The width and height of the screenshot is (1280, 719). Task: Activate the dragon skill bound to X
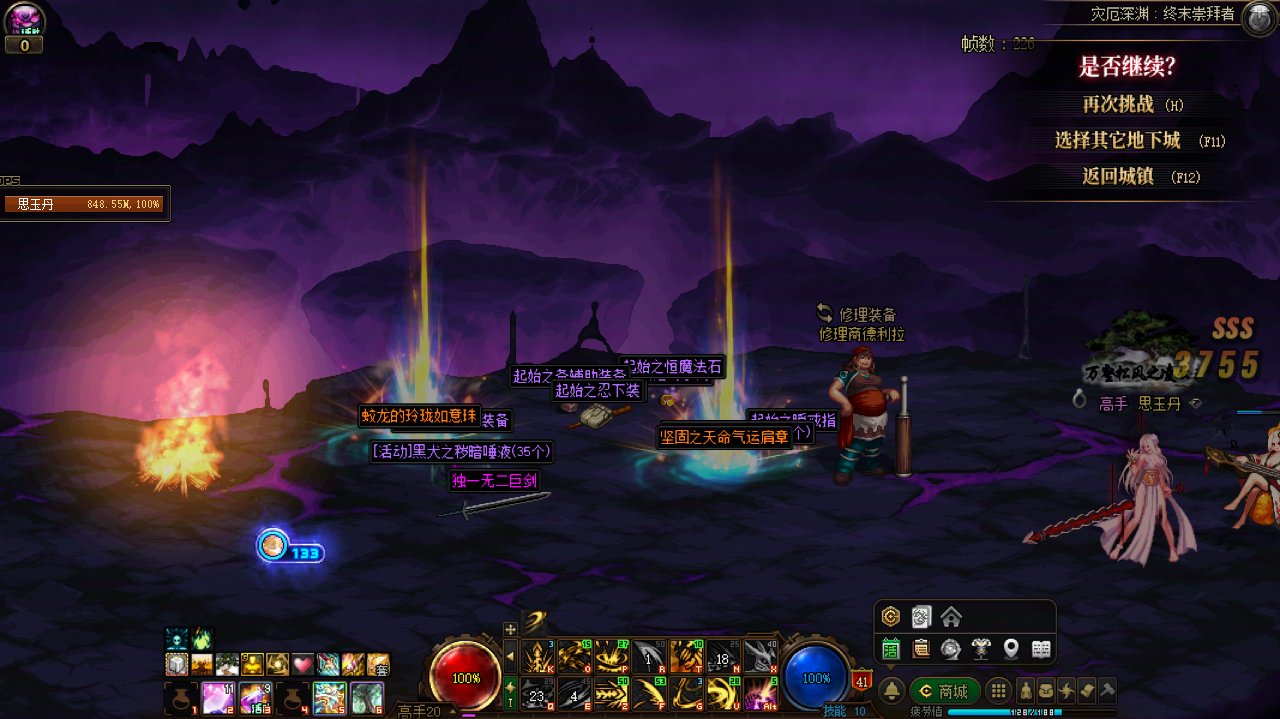(760, 656)
